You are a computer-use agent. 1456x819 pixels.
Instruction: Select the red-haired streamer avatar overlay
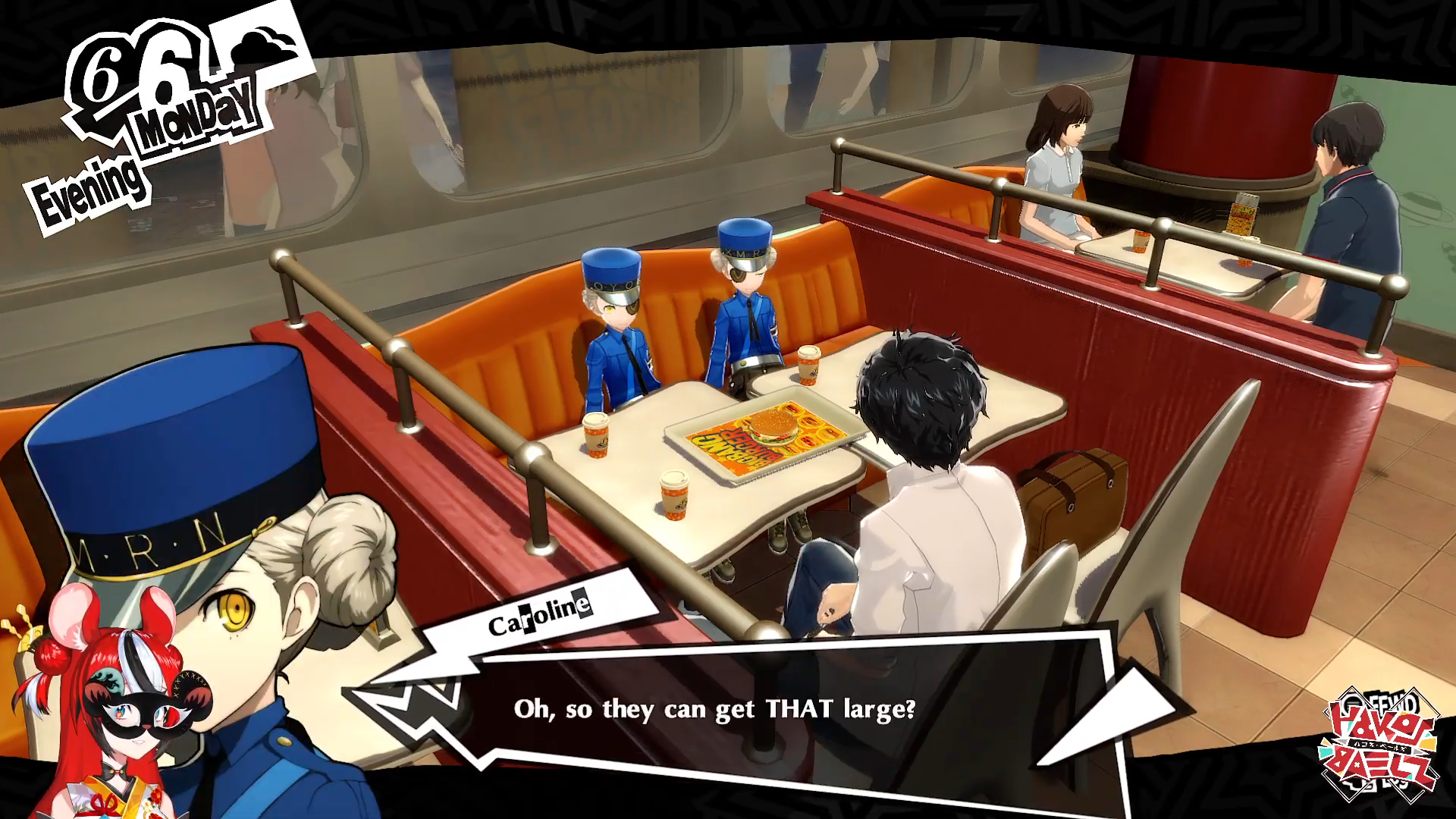coord(114,713)
